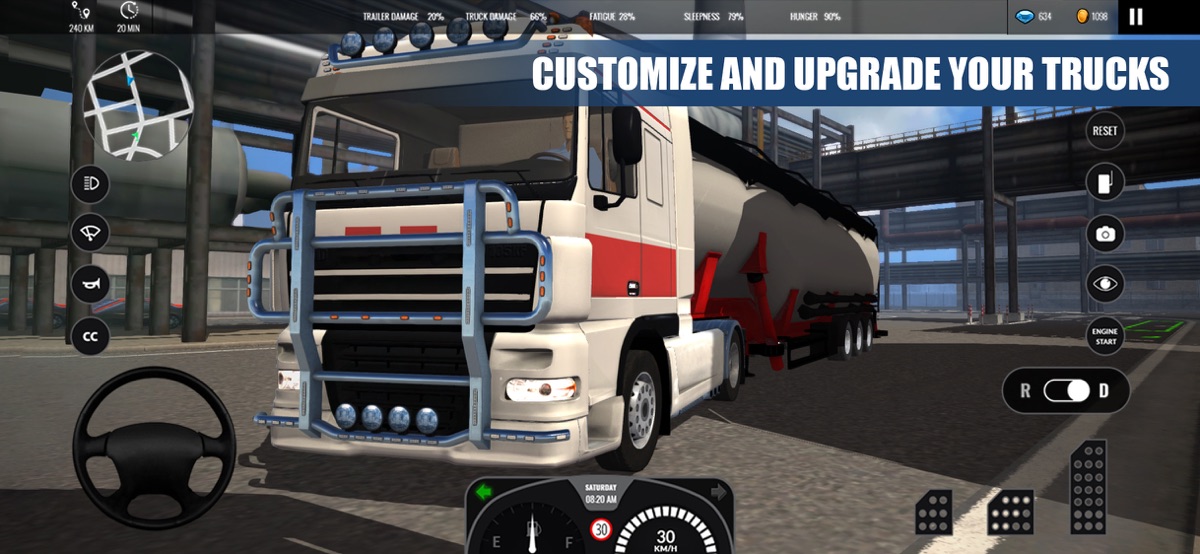The image size is (1200, 554).
Task: Start the engine with ENGINE START
Action: [1105, 336]
